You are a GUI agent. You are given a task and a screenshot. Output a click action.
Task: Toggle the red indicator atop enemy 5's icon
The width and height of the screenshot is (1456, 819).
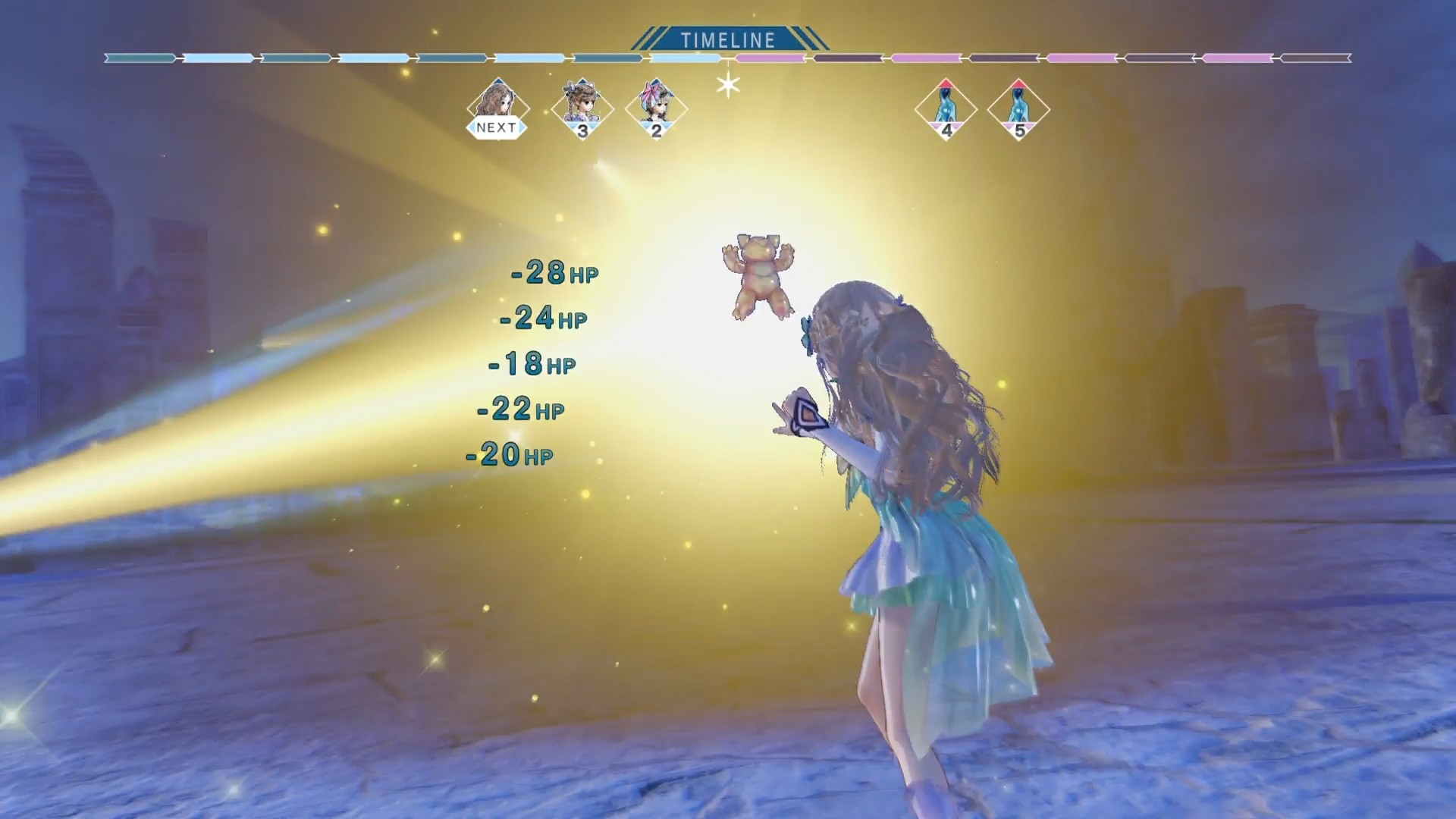[1018, 85]
